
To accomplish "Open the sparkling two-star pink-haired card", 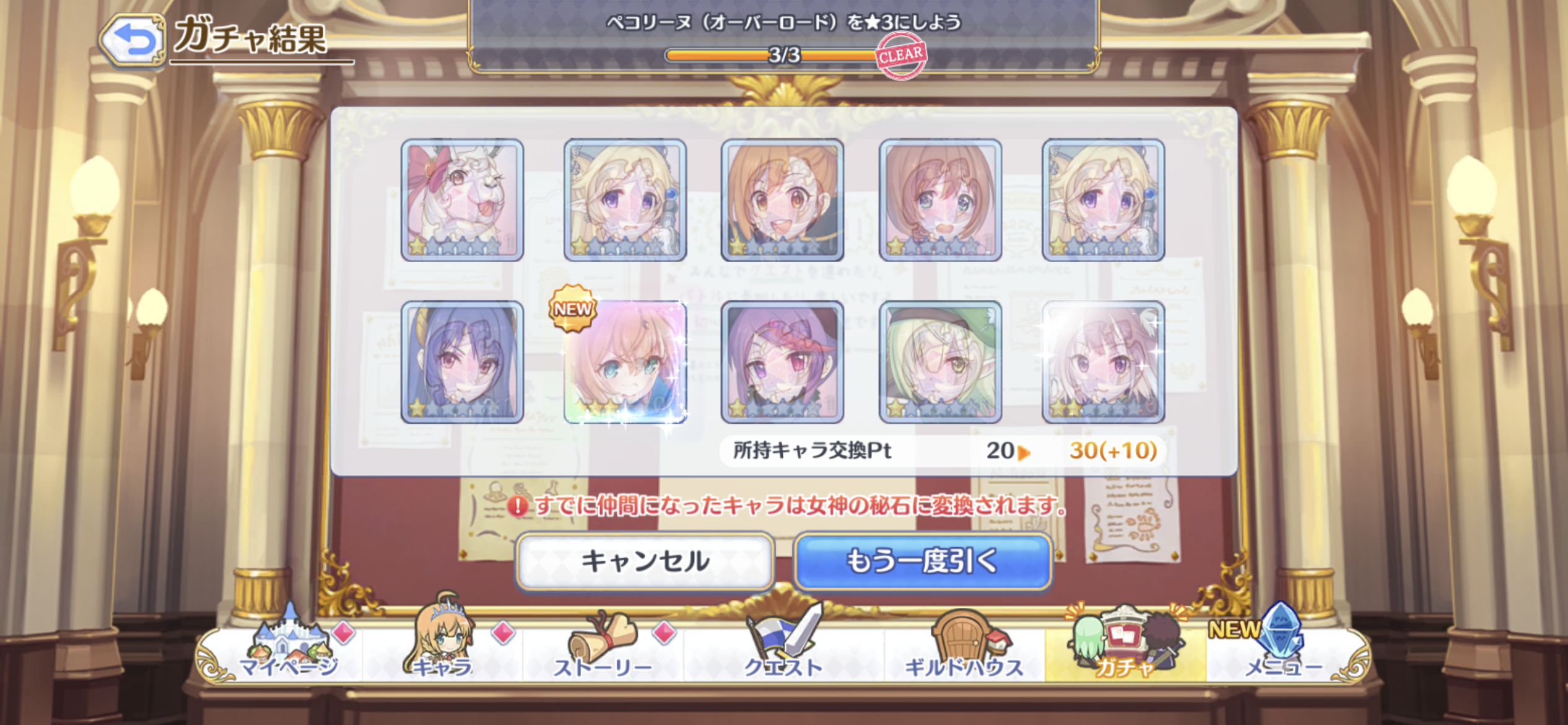I will 1103,362.
